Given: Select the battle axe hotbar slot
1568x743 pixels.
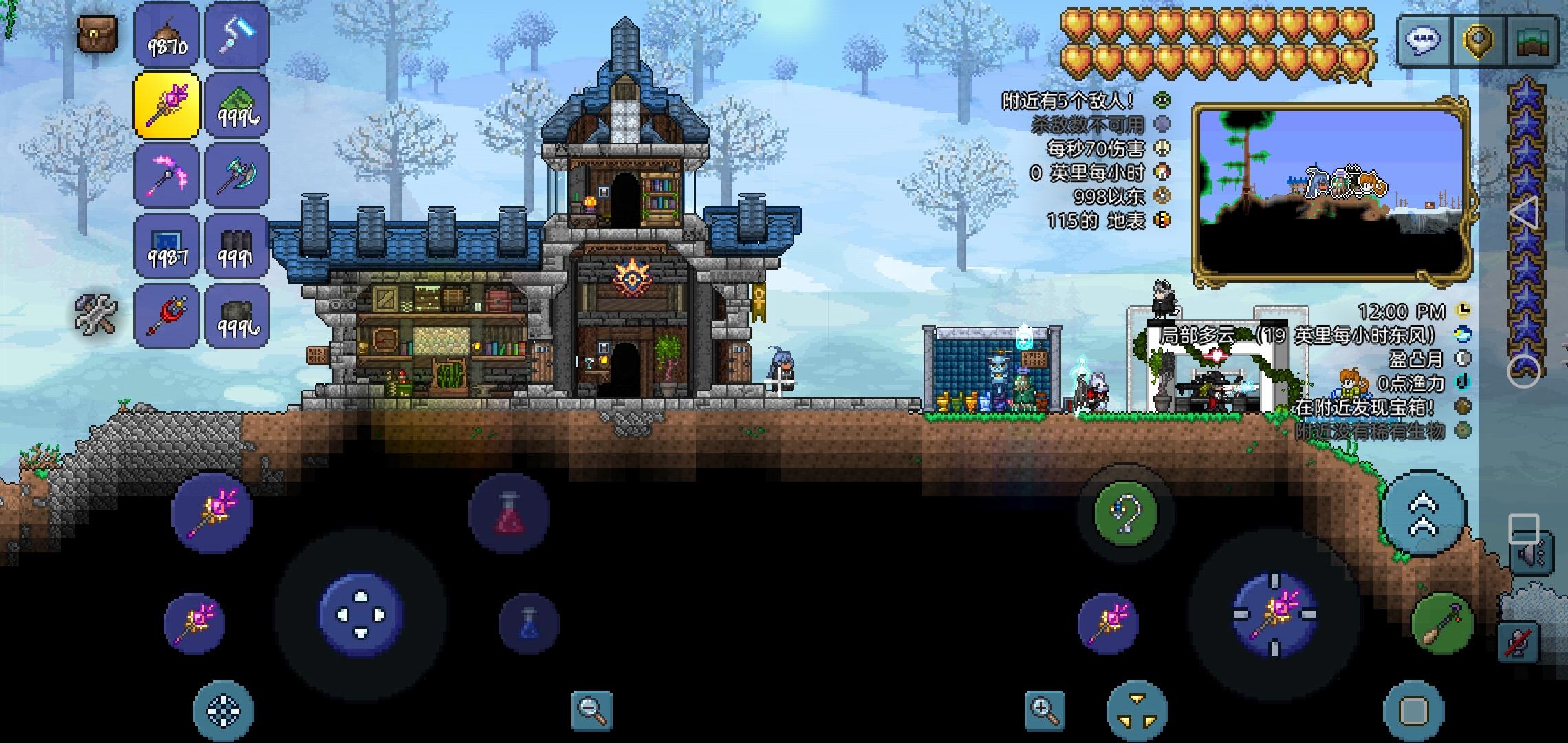Looking at the screenshot, I should (x=237, y=175).
